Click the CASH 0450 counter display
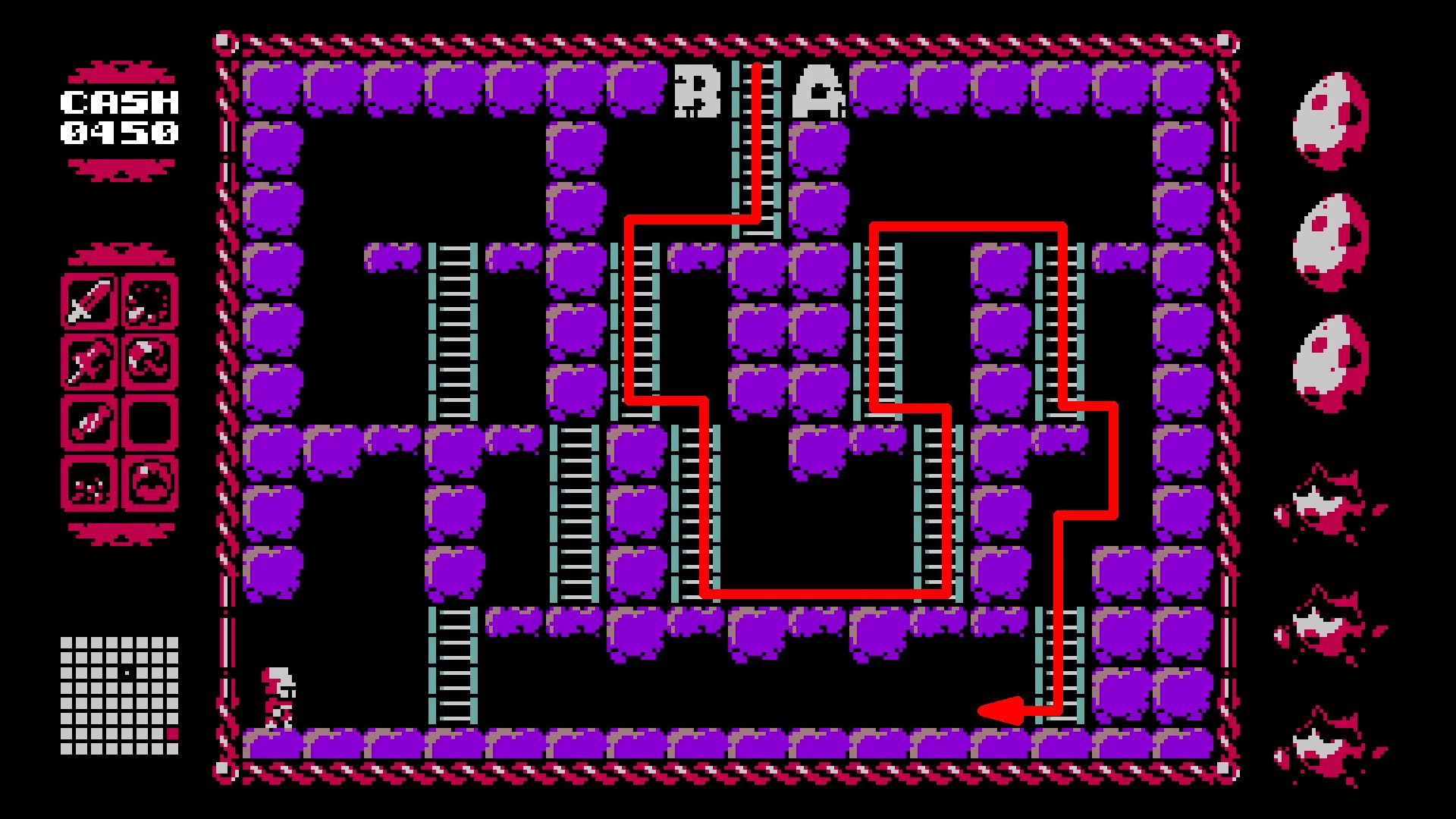 point(120,118)
